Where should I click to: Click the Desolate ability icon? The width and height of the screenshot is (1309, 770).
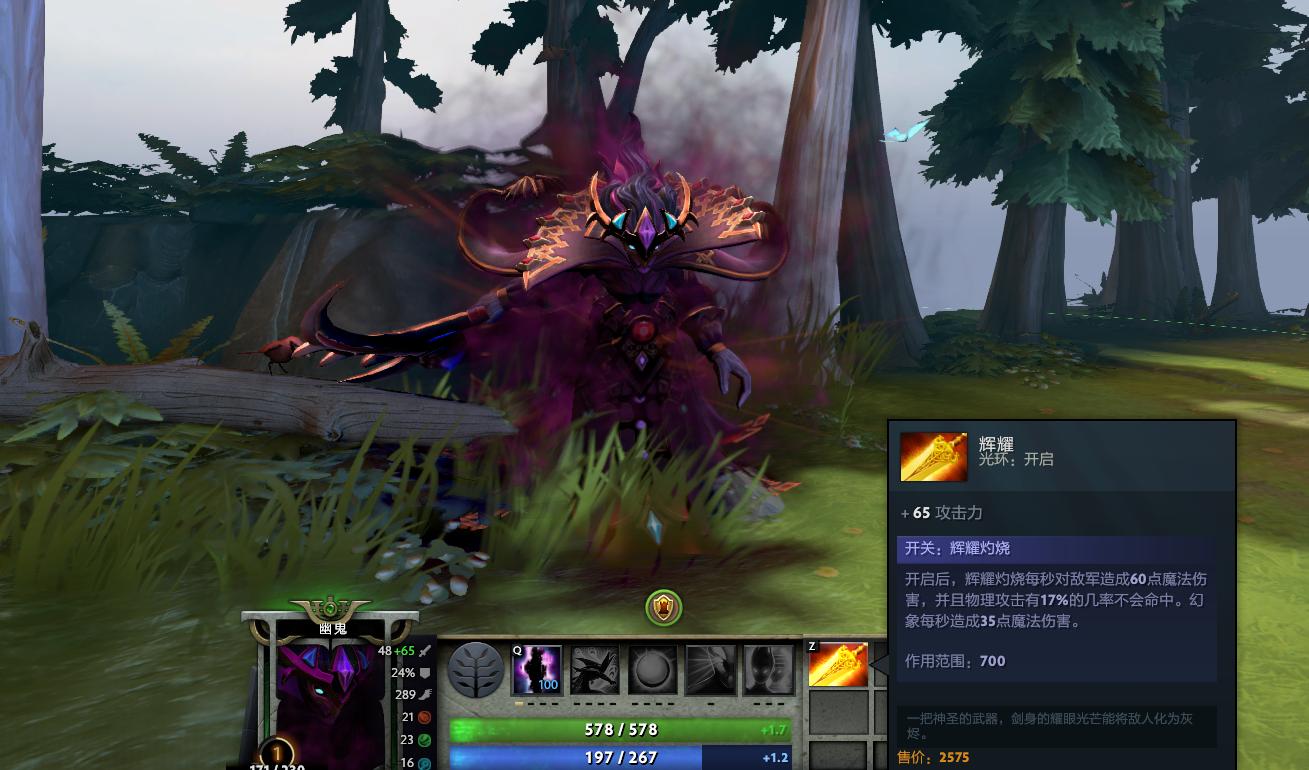[595, 671]
